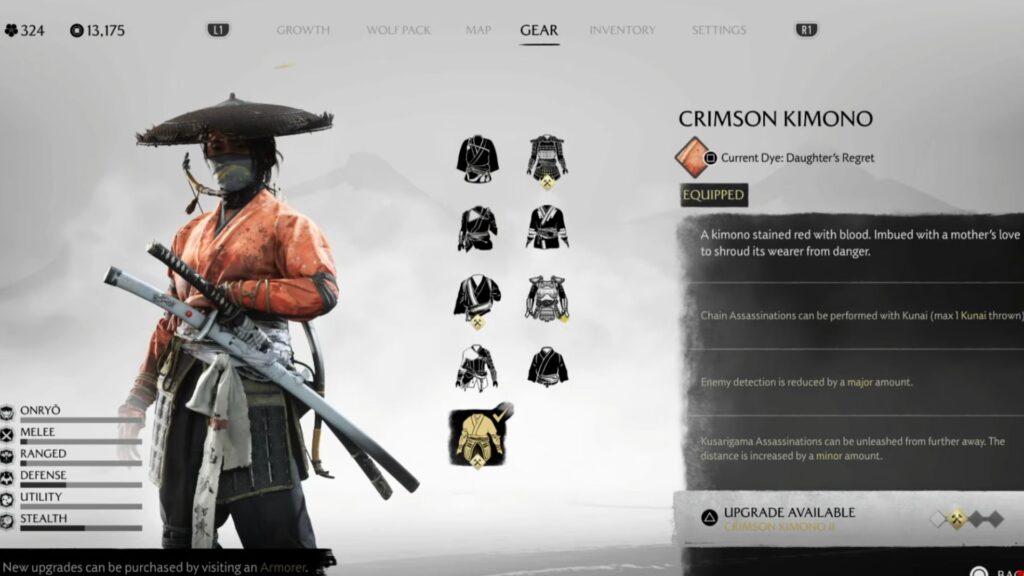This screenshot has width=1024, height=576.
Task: Switch to the Growth tab
Action: tap(303, 30)
